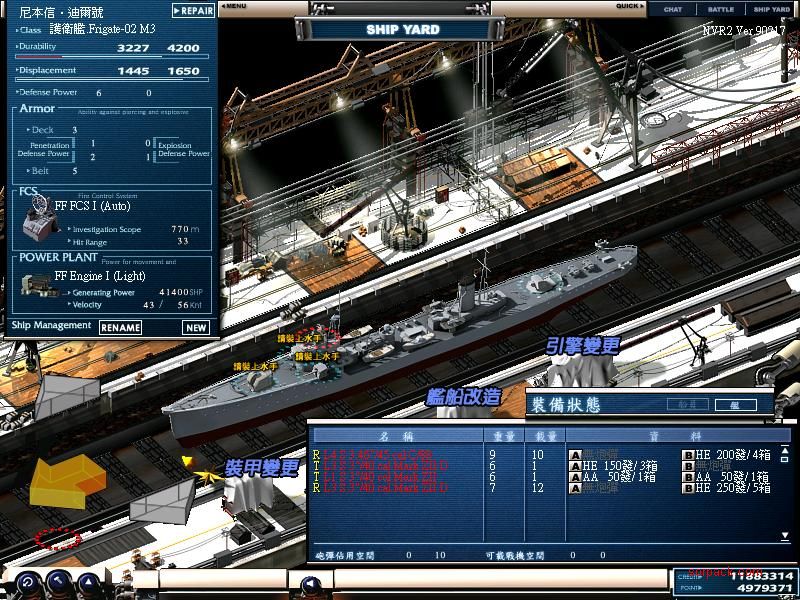Switch to the BATTLE tab
The image size is (800, 600).
720,9
